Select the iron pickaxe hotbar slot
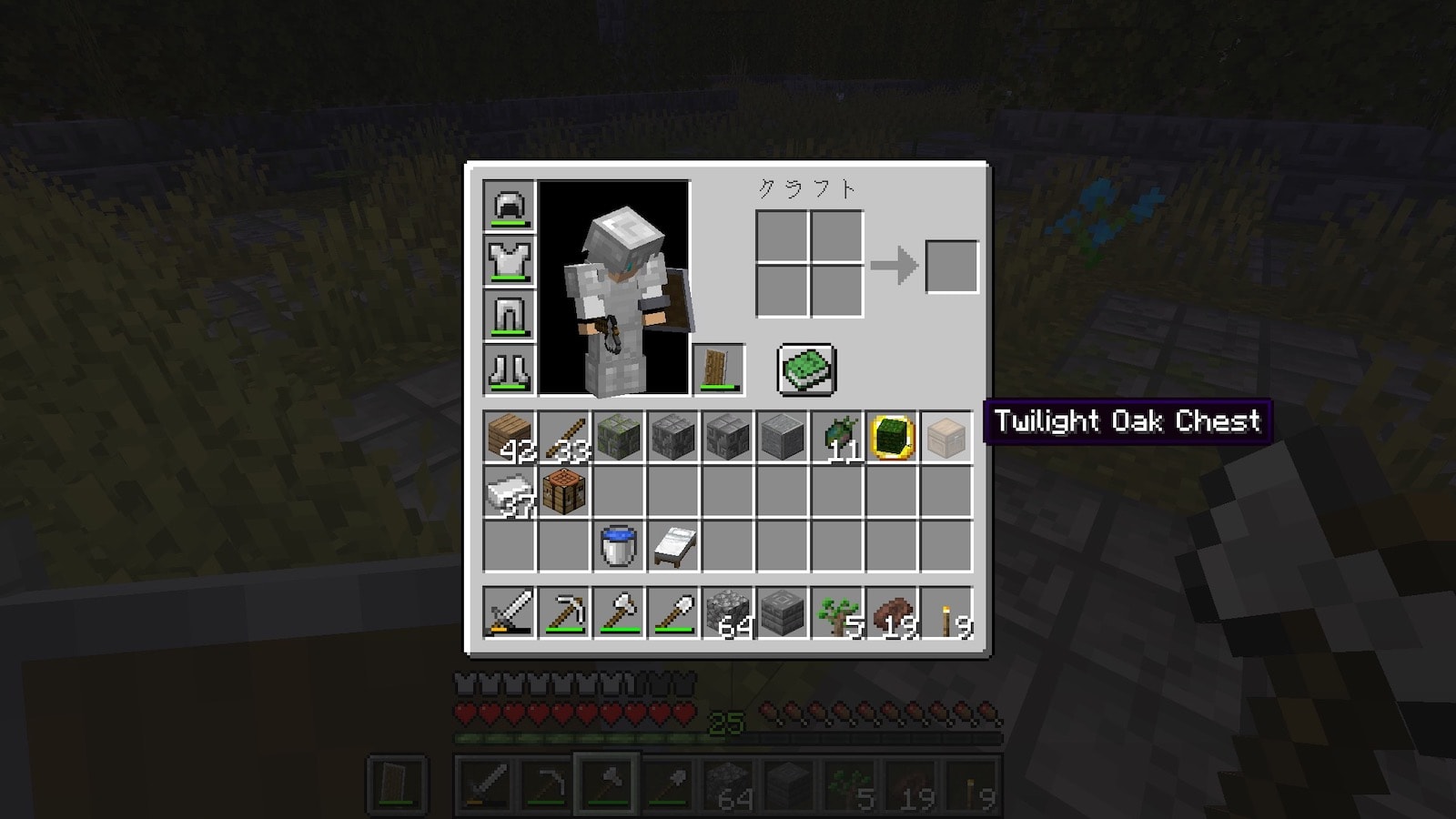Screen dimensions: 1456x819 pyautogui.click(x=563, y=612)
